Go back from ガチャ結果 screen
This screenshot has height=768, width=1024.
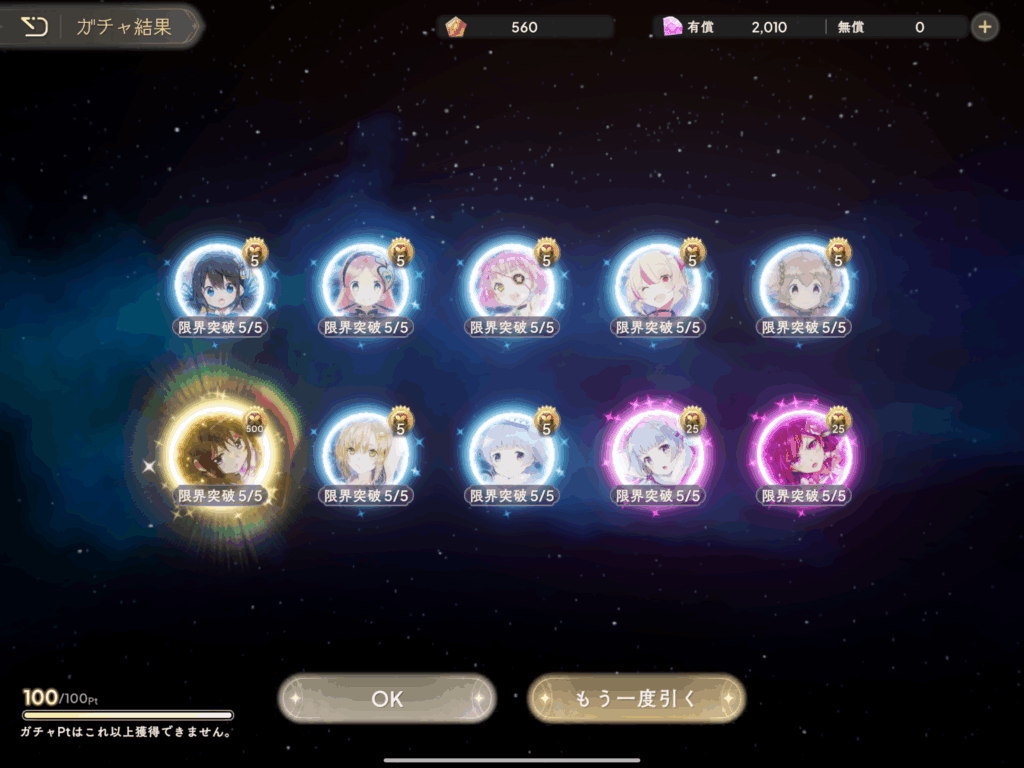click(35, 27)
